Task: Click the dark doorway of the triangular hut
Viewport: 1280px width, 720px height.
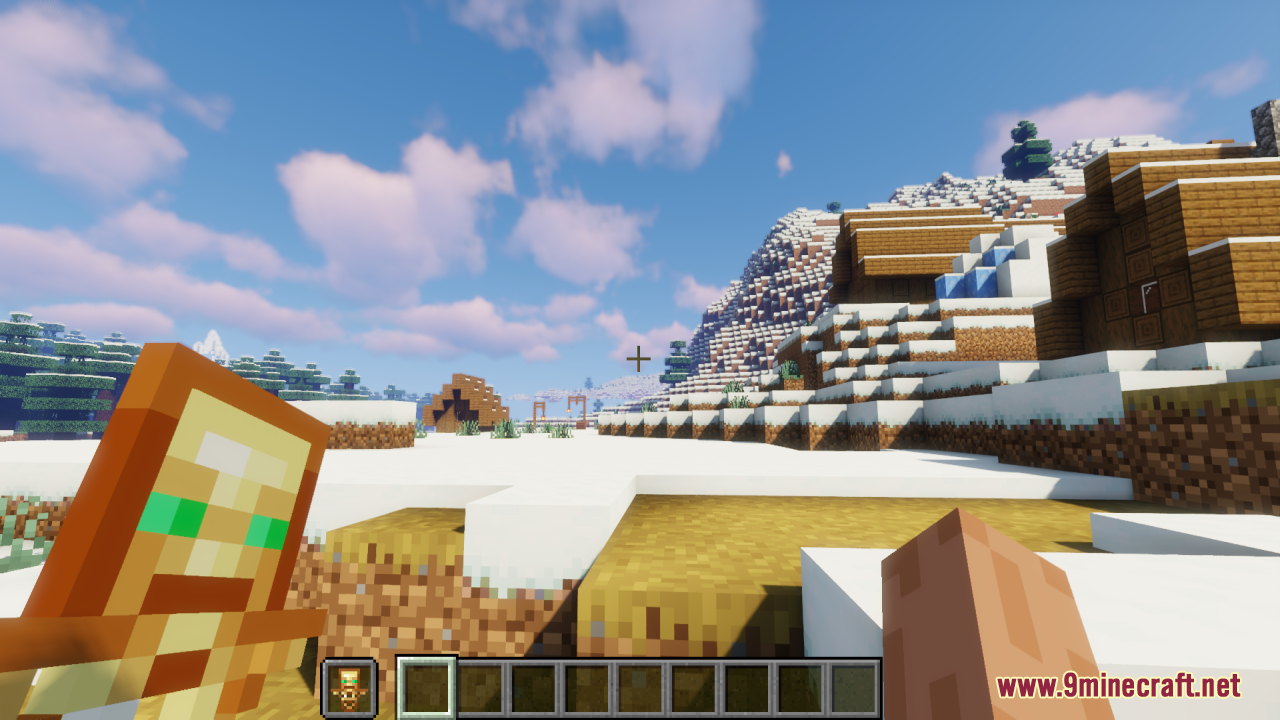Action: (457, 405)
